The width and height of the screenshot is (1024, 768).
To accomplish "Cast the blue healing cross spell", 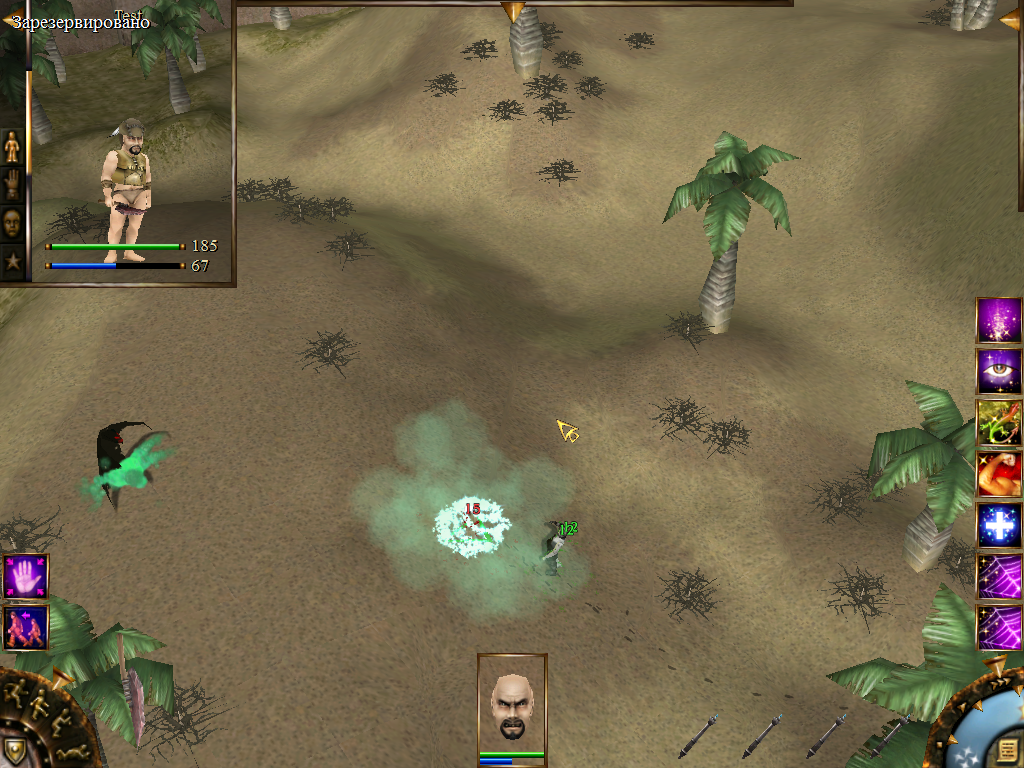I will (x=998, y=525).
